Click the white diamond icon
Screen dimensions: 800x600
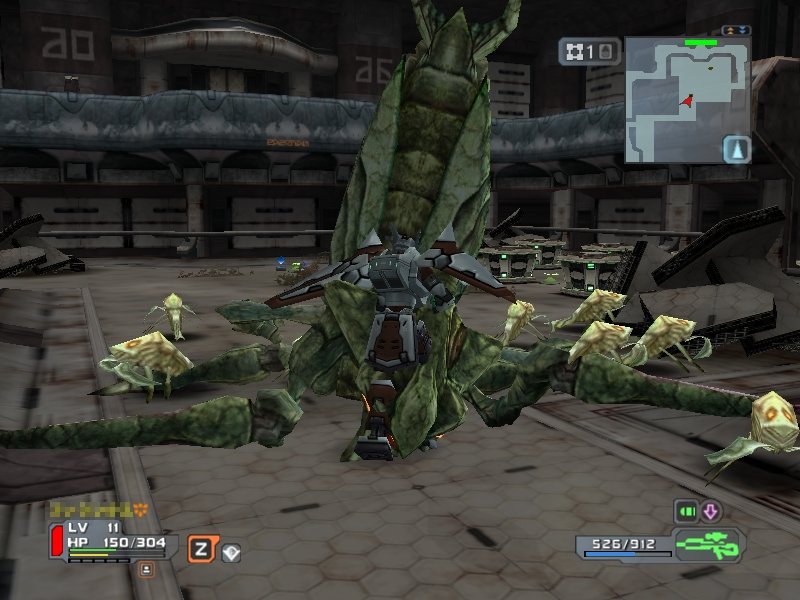click(x=231, y=551)
